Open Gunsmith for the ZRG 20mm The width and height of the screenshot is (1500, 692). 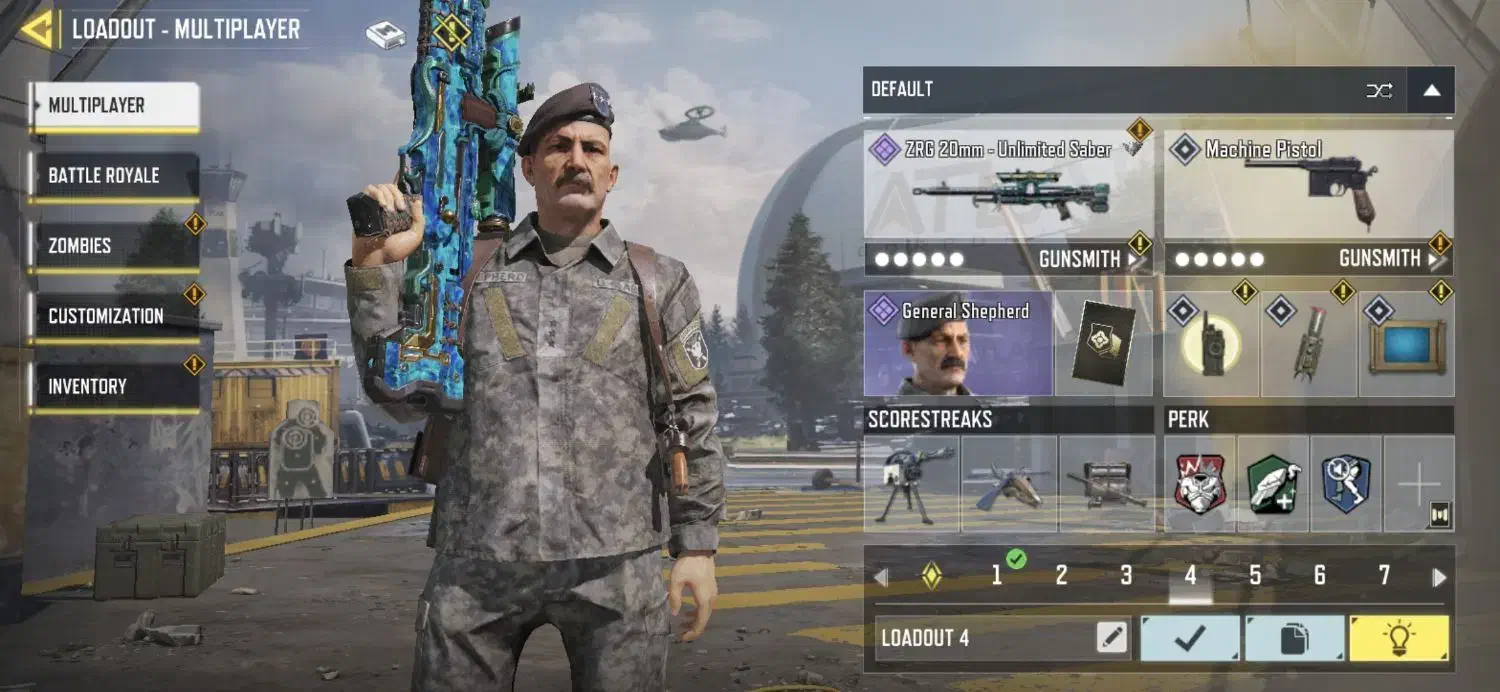tap(1087, 259)
